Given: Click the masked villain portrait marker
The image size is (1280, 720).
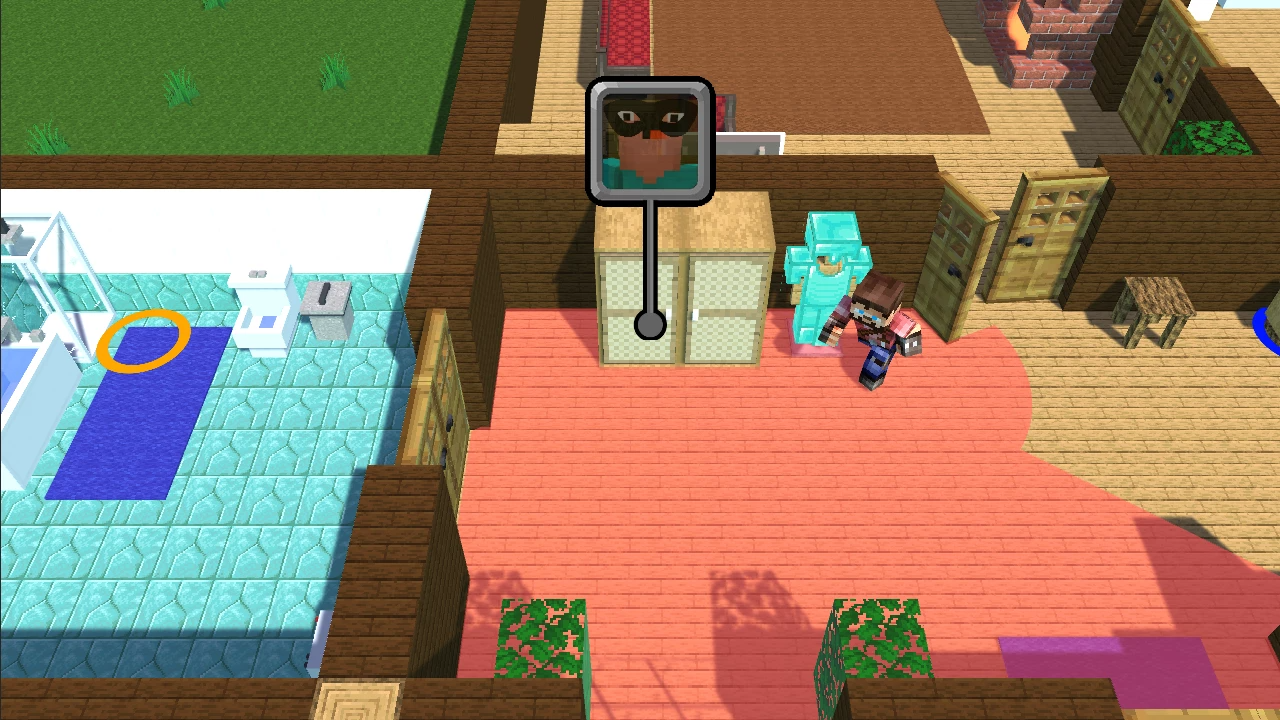Looking at the screenshot, I should pos(649,139).
